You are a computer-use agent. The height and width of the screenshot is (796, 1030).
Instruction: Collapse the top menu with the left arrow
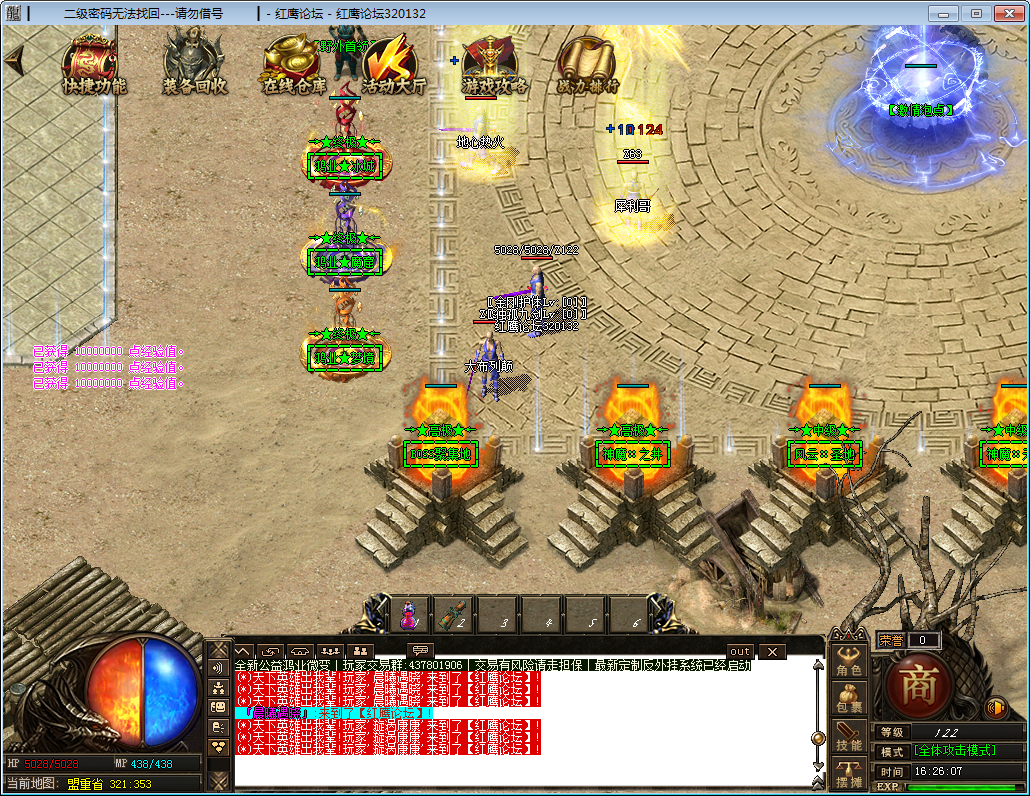coord(13,59)
